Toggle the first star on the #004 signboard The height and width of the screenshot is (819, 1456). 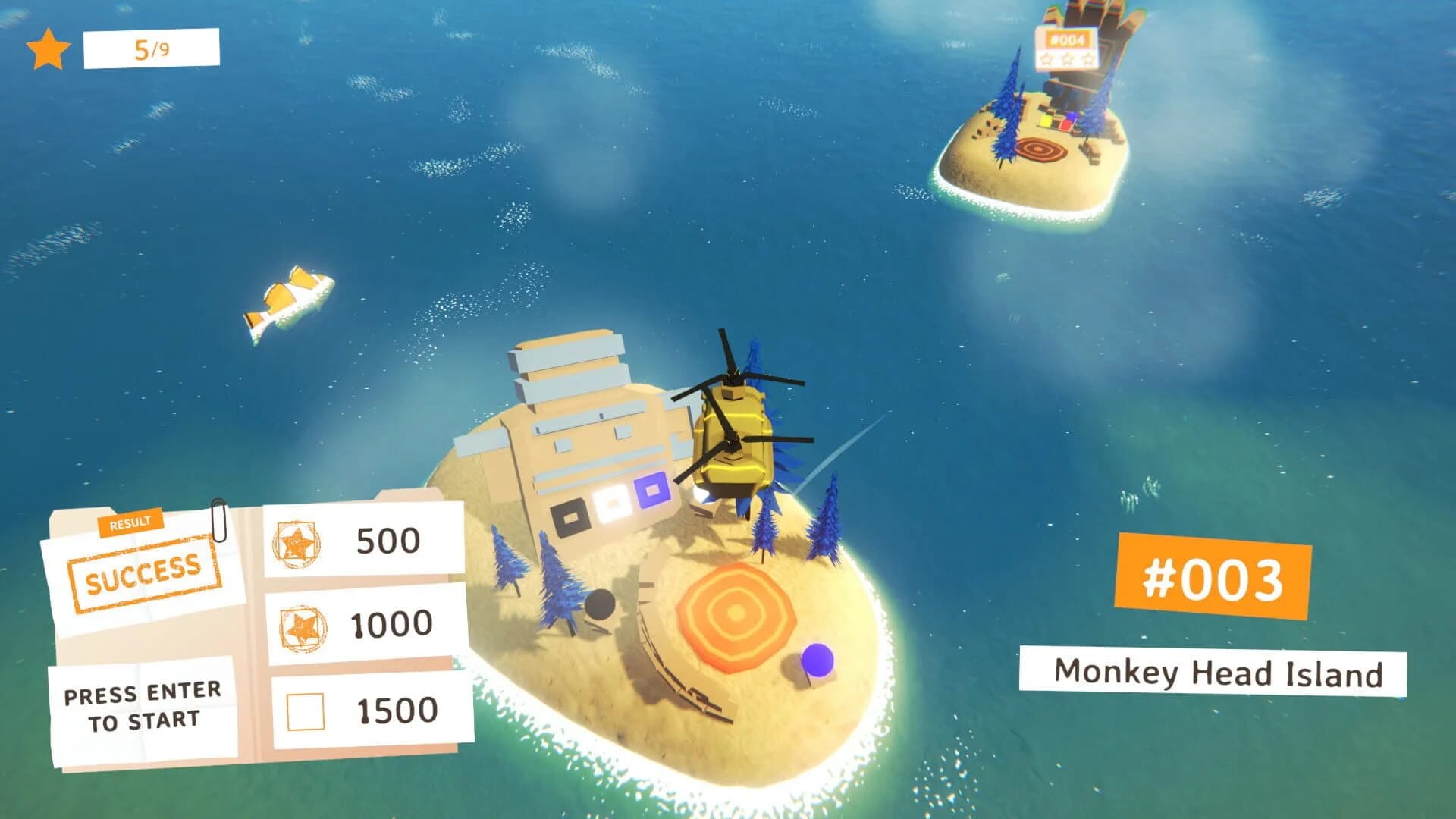tap(1045, 59)
